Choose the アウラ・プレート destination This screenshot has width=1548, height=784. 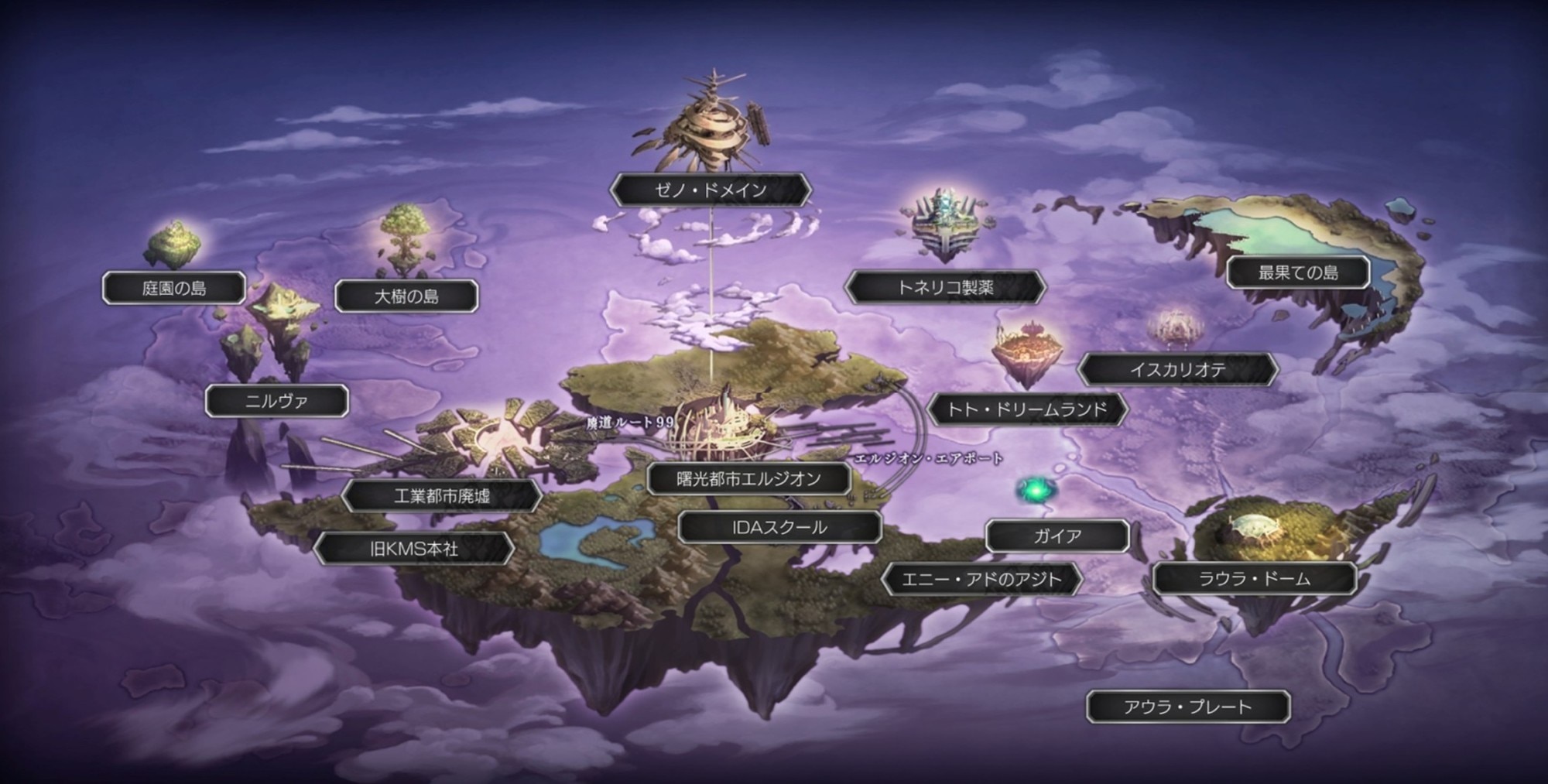click(1187, 707)
